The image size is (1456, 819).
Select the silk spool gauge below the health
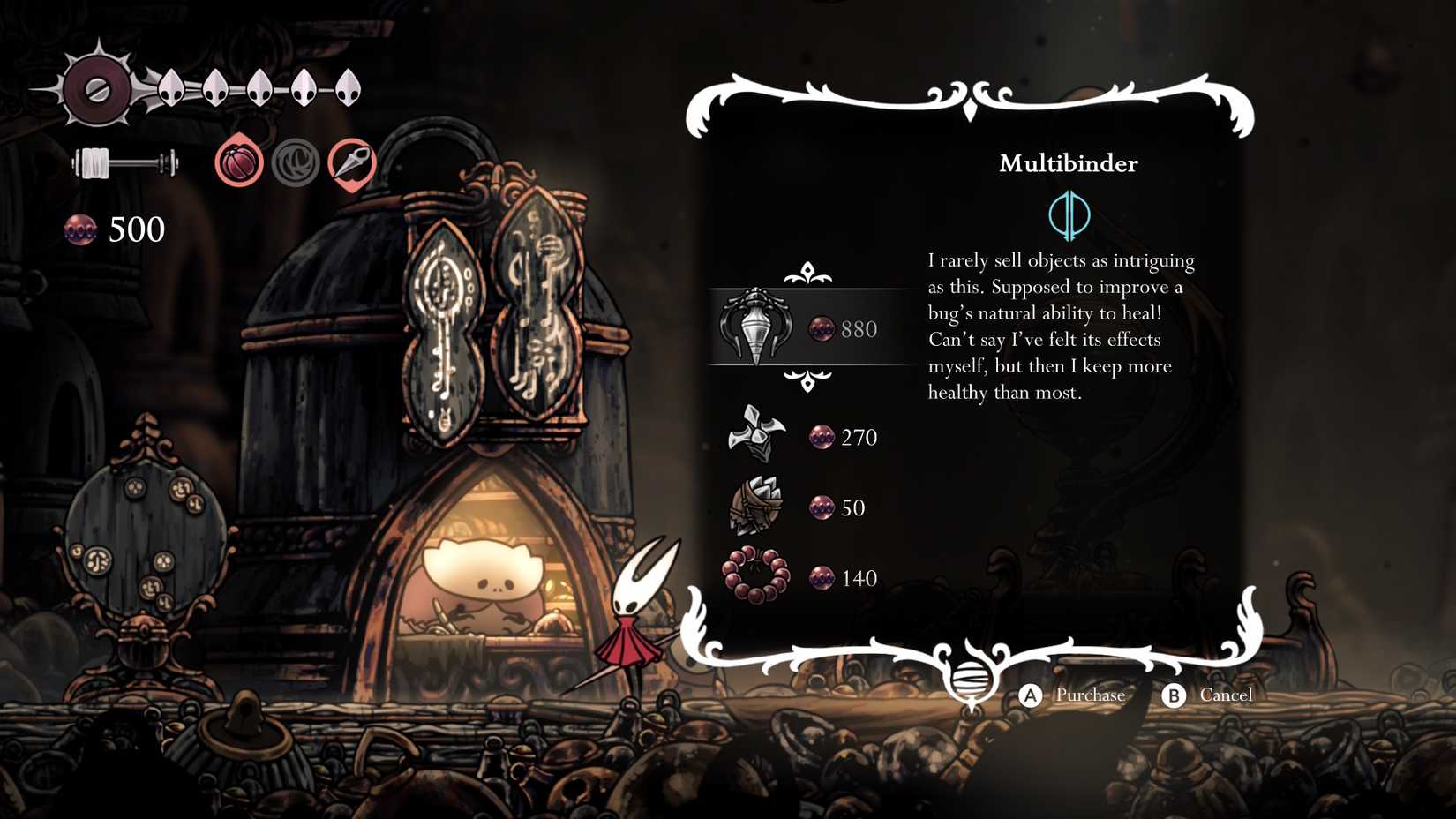point(115,164)
